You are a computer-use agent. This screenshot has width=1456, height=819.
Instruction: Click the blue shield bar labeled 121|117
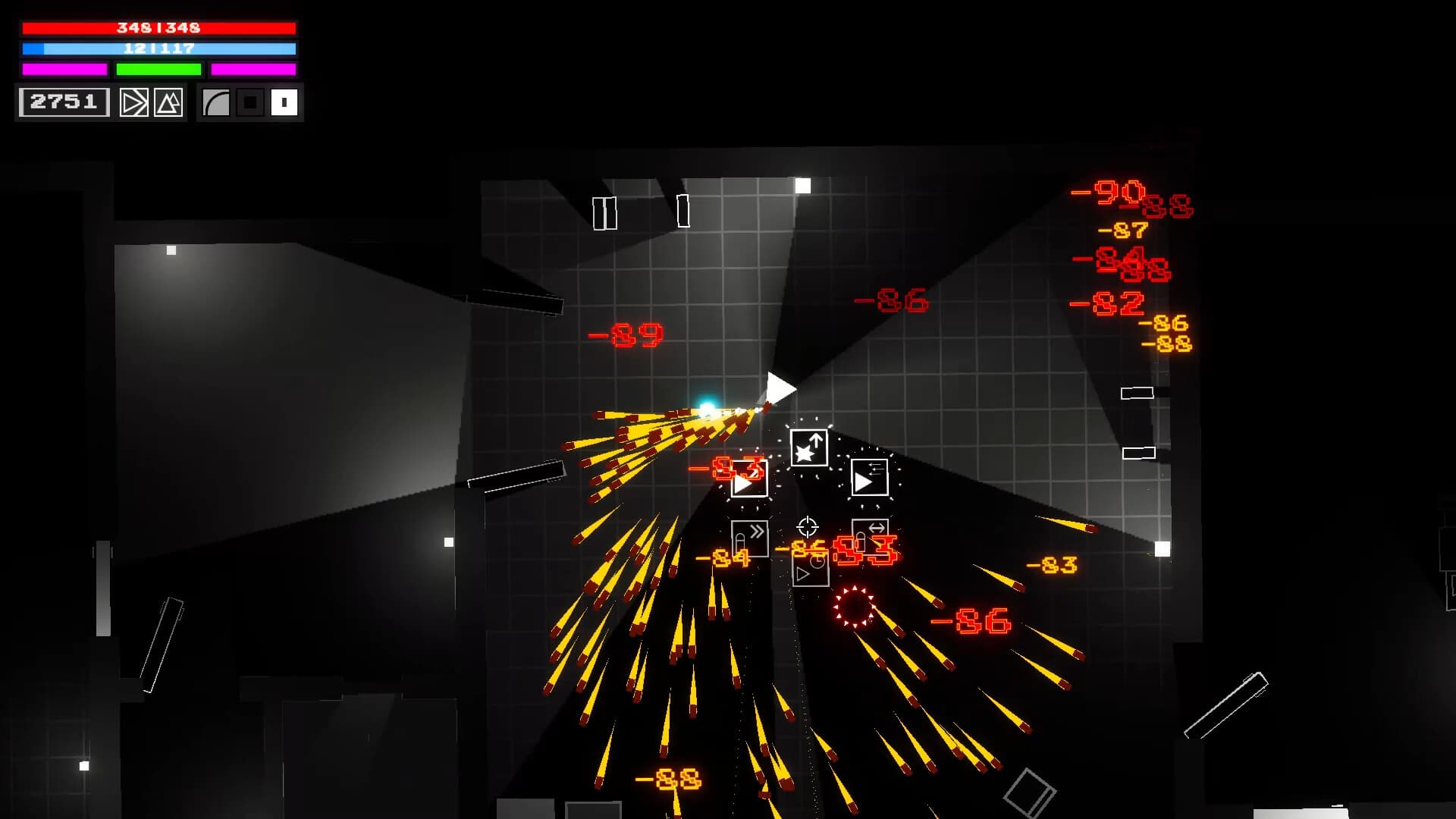click(158, 49)
